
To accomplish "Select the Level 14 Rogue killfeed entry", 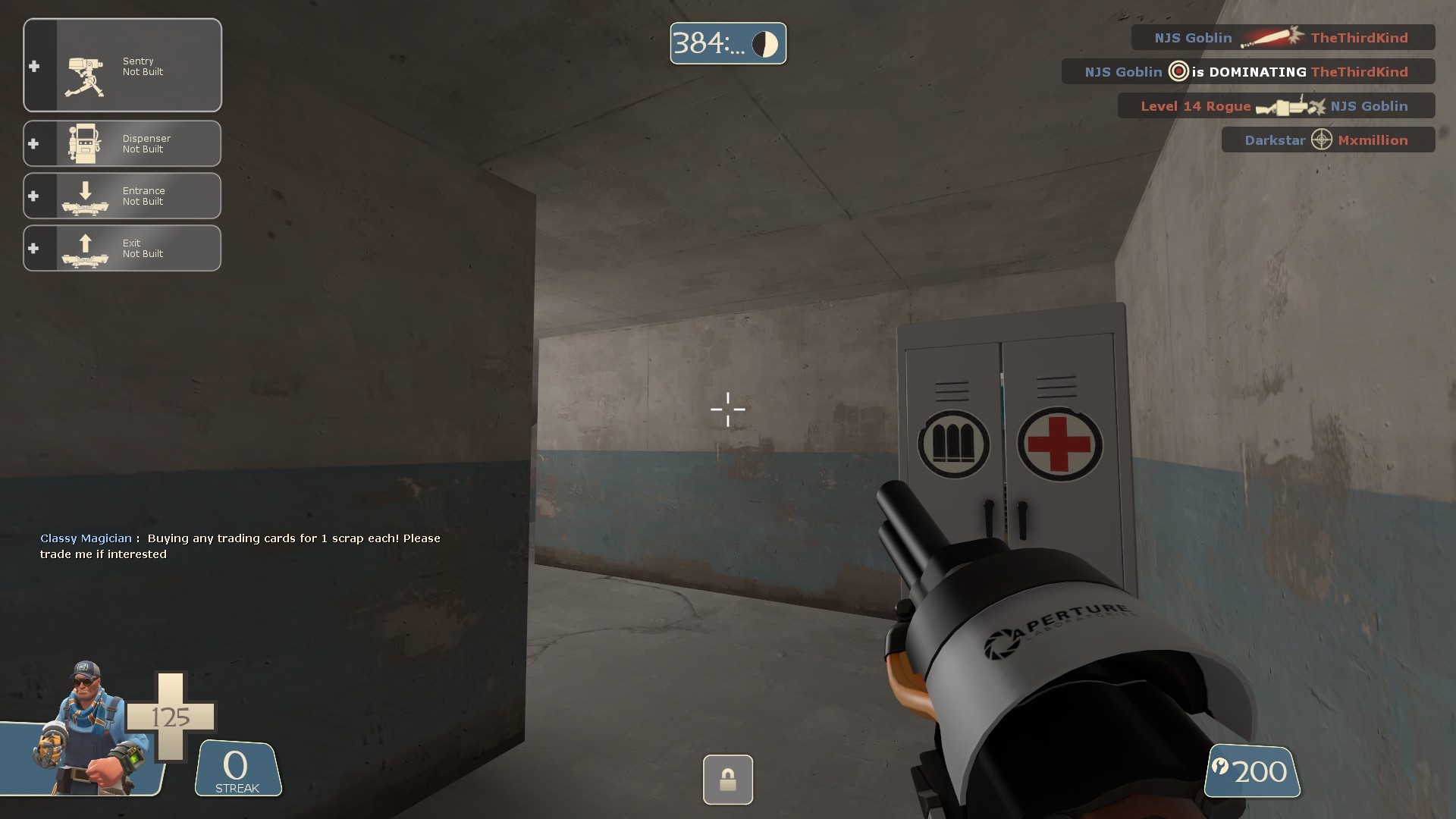I will (x=1195, y=106).
